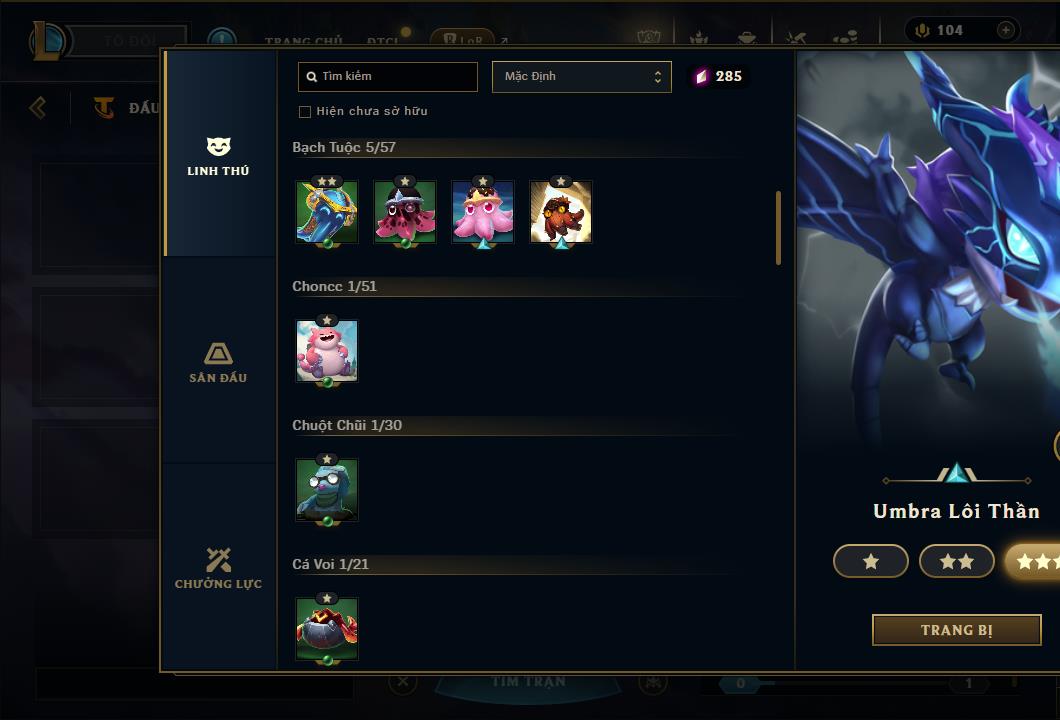Go back with the arrow button

[x=38, y=107]
